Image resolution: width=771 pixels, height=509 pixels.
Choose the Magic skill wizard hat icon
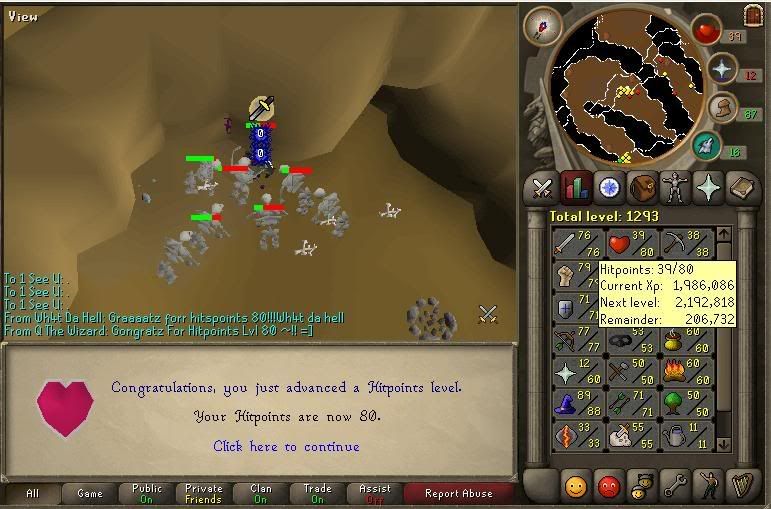point(566,400)
